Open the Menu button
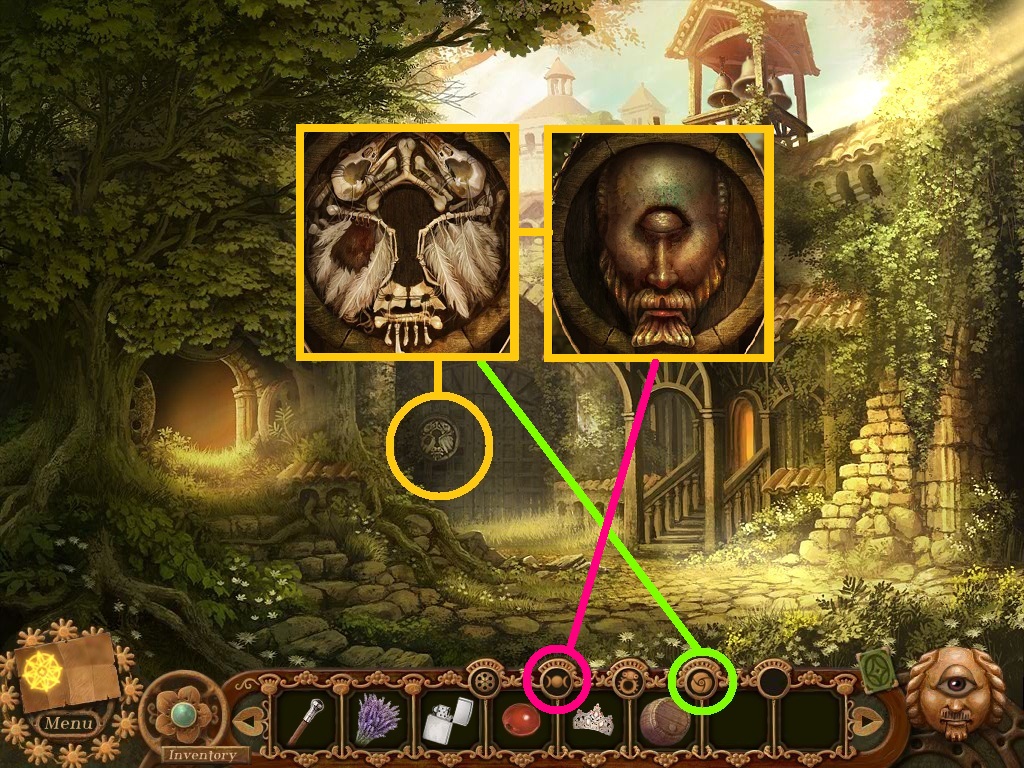This screenshot has height=768, width=1024. (70, 722)
